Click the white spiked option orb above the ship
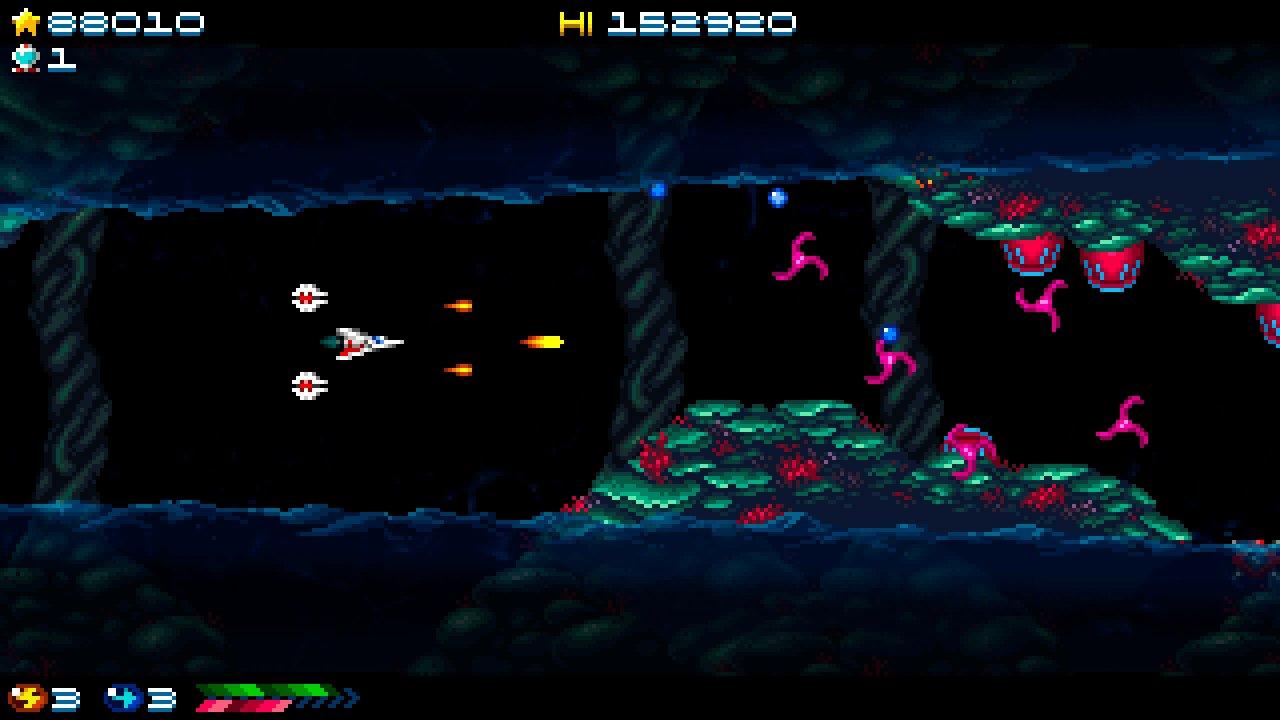The width and height of the screenshot is (1280, 720). tap(307, 297)
